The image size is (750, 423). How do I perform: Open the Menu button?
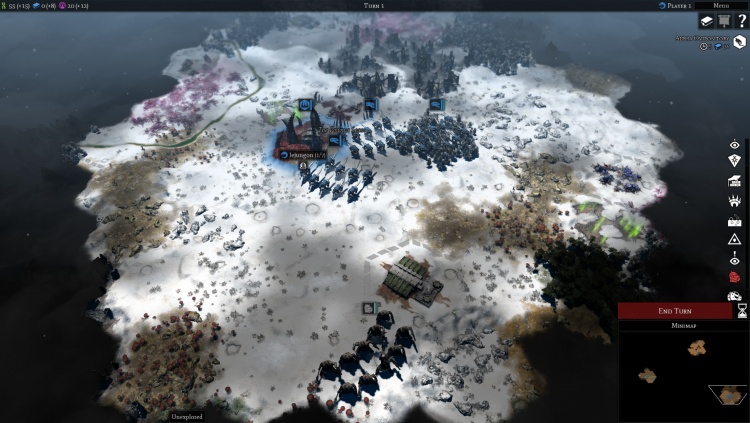[720, 5]
